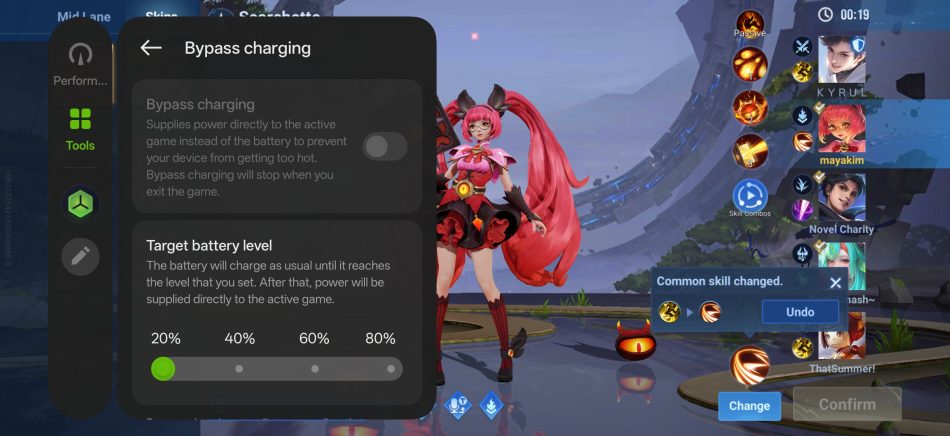This screenshot has height=436, width=950.
Task: Select mayakim's player portrait
Action: coord(842,127)
